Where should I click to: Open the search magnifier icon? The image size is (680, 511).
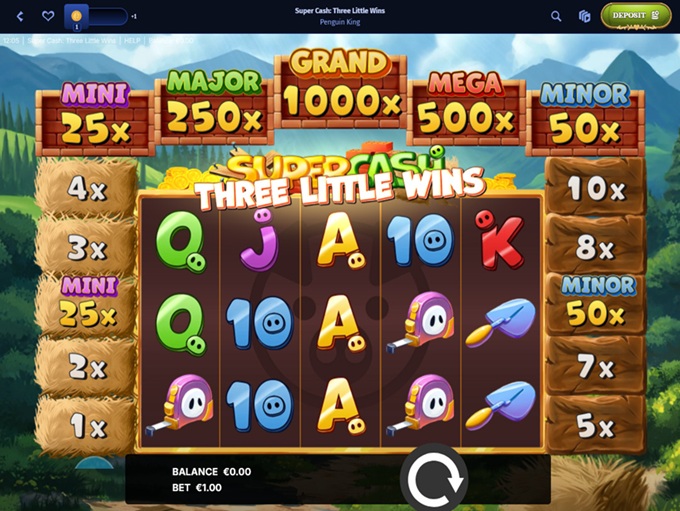tap(556, 16)
